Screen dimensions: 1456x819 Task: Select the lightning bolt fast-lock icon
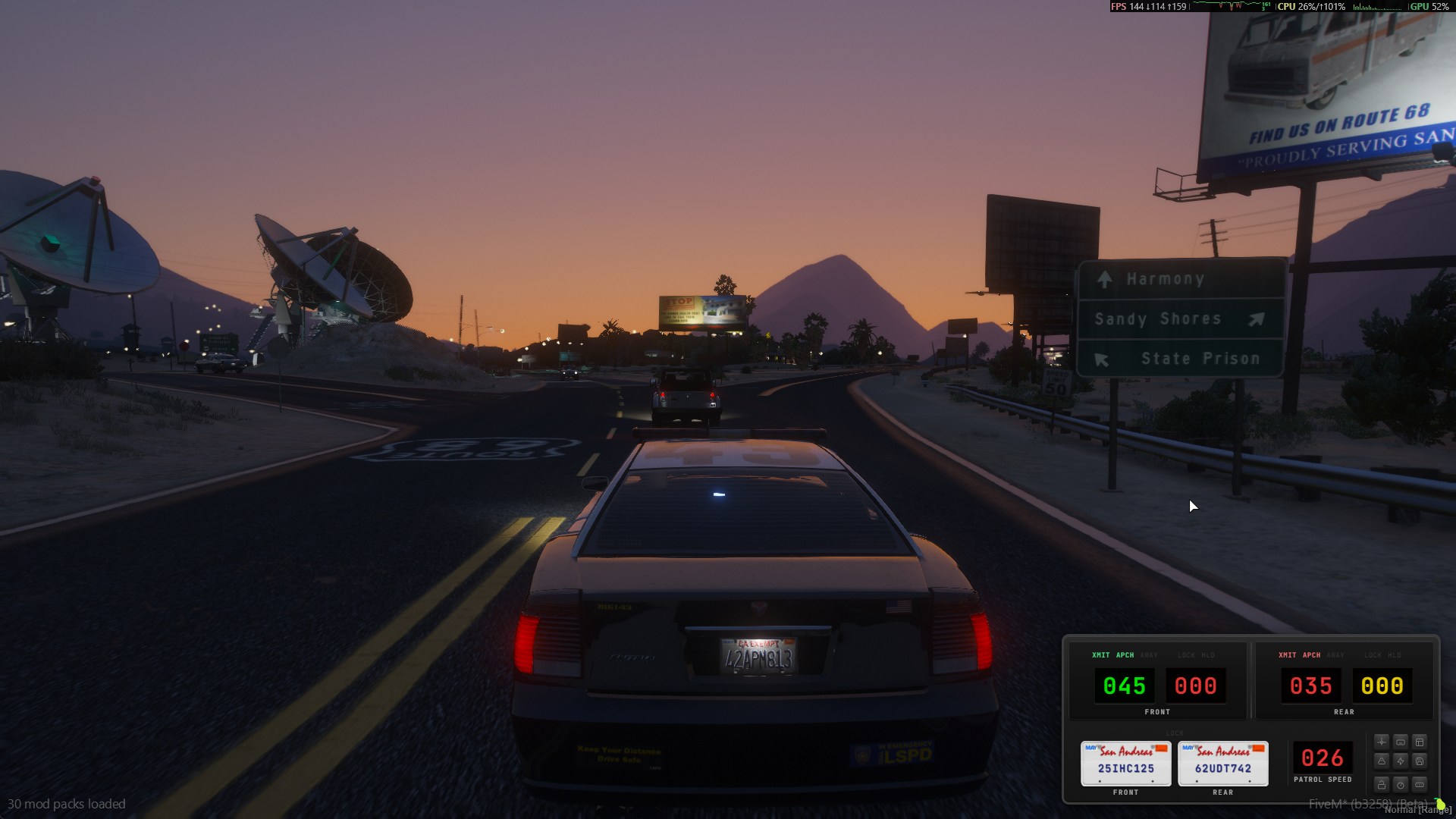point(1401,761)
